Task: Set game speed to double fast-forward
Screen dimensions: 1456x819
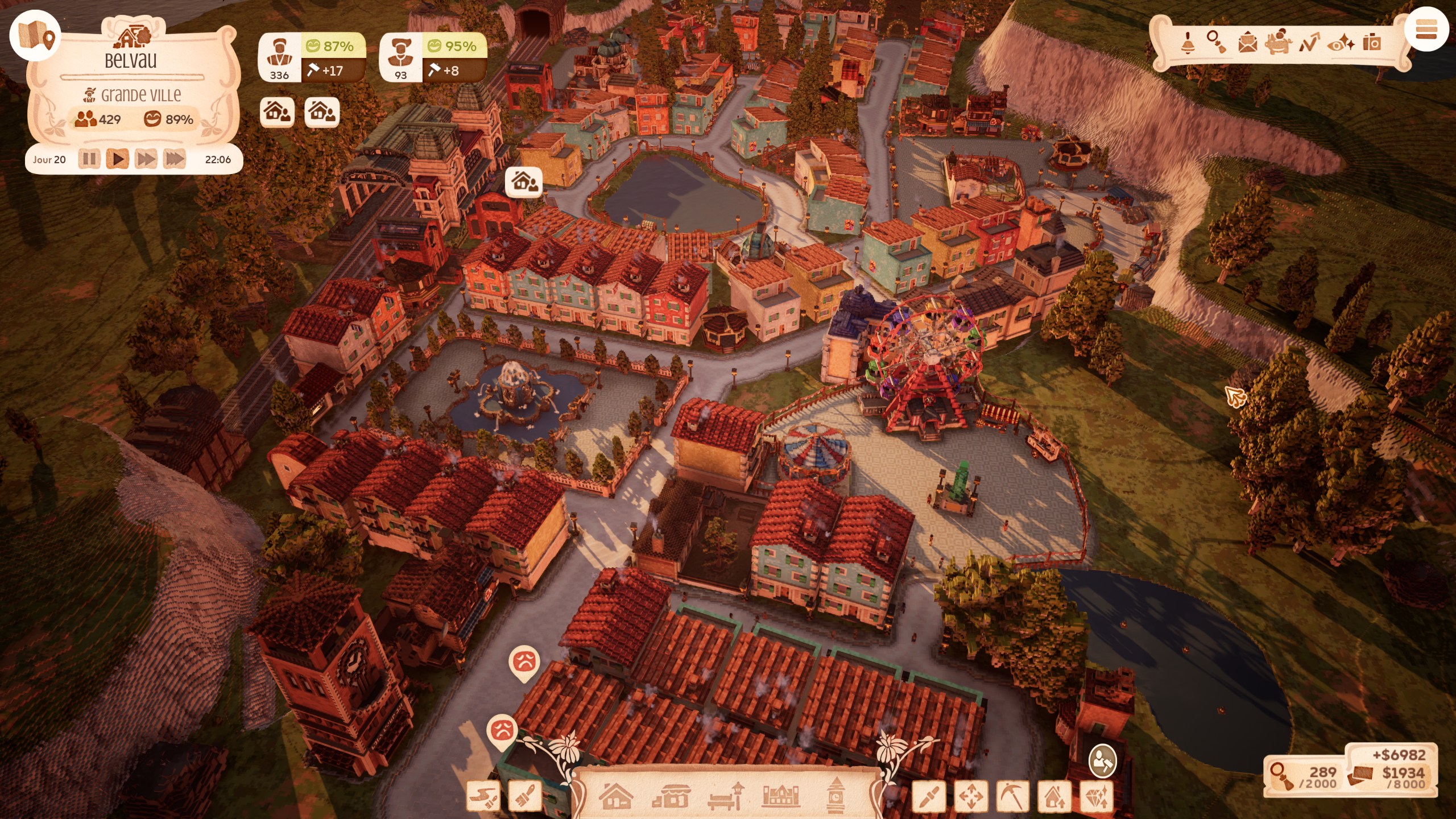Action: click(146, 159)
